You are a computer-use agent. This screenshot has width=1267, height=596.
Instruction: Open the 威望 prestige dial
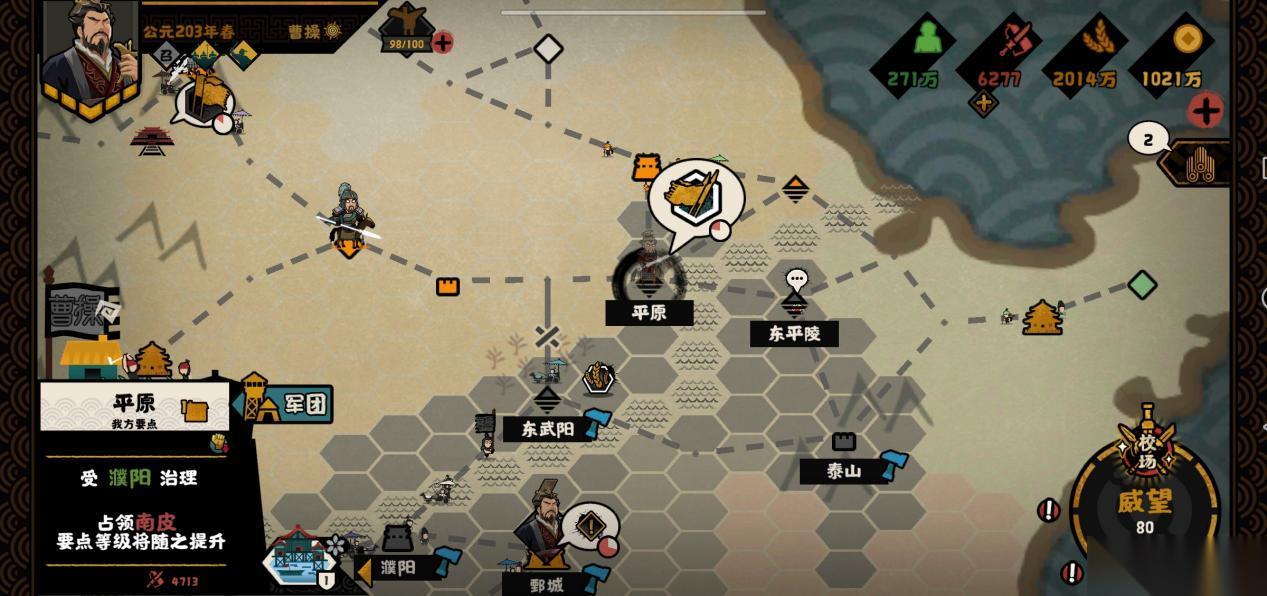(x=1144, y=506)
